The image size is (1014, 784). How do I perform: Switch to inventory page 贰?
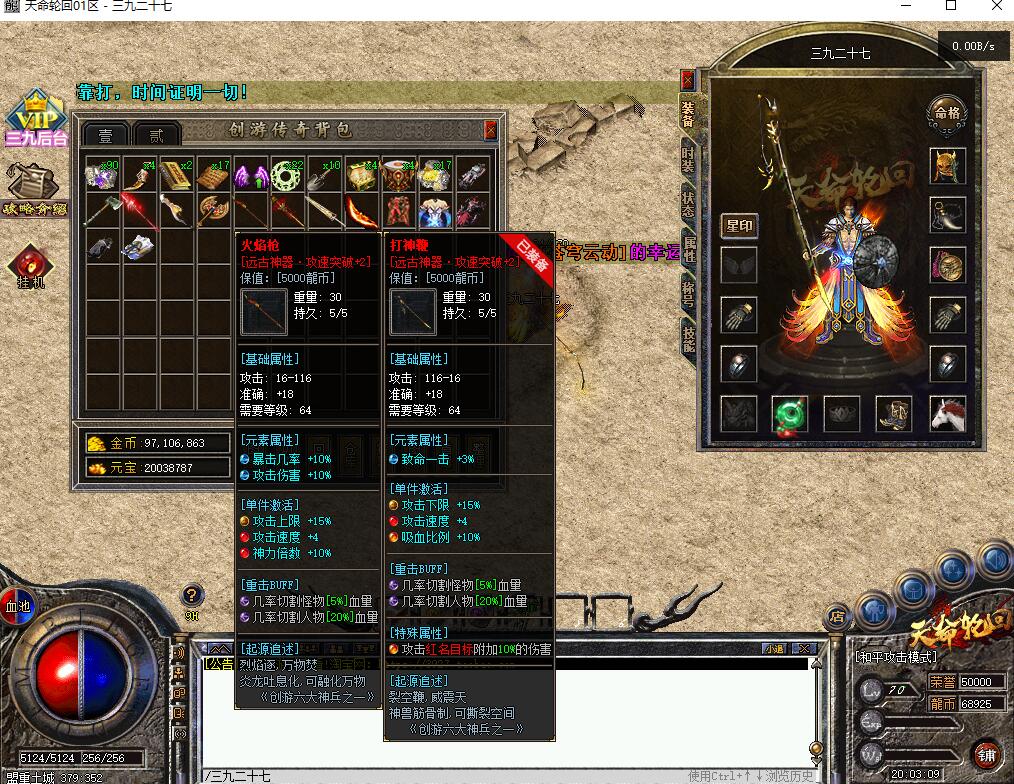[156, 135]
